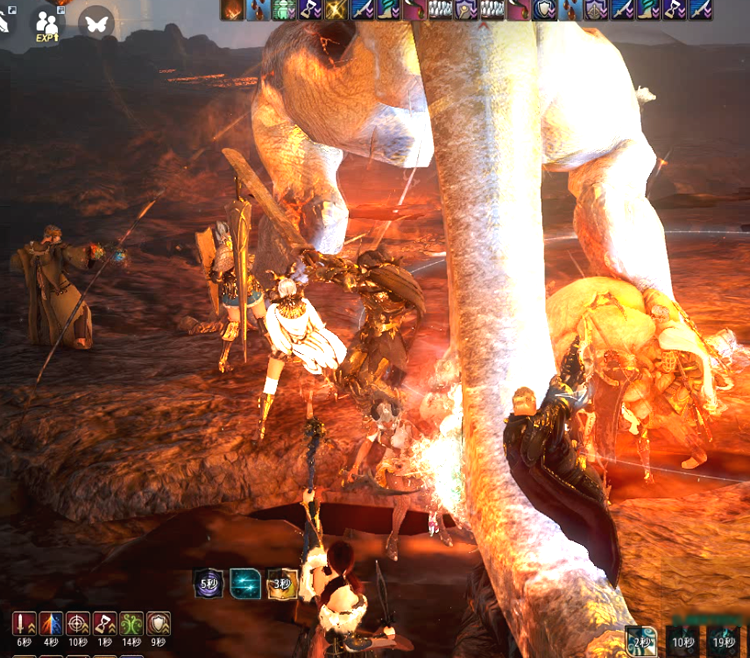The width and height of the screenshot is (750, 658).
Task: Click the golden crossed-slash status icon
Action: tap(335, 10)
